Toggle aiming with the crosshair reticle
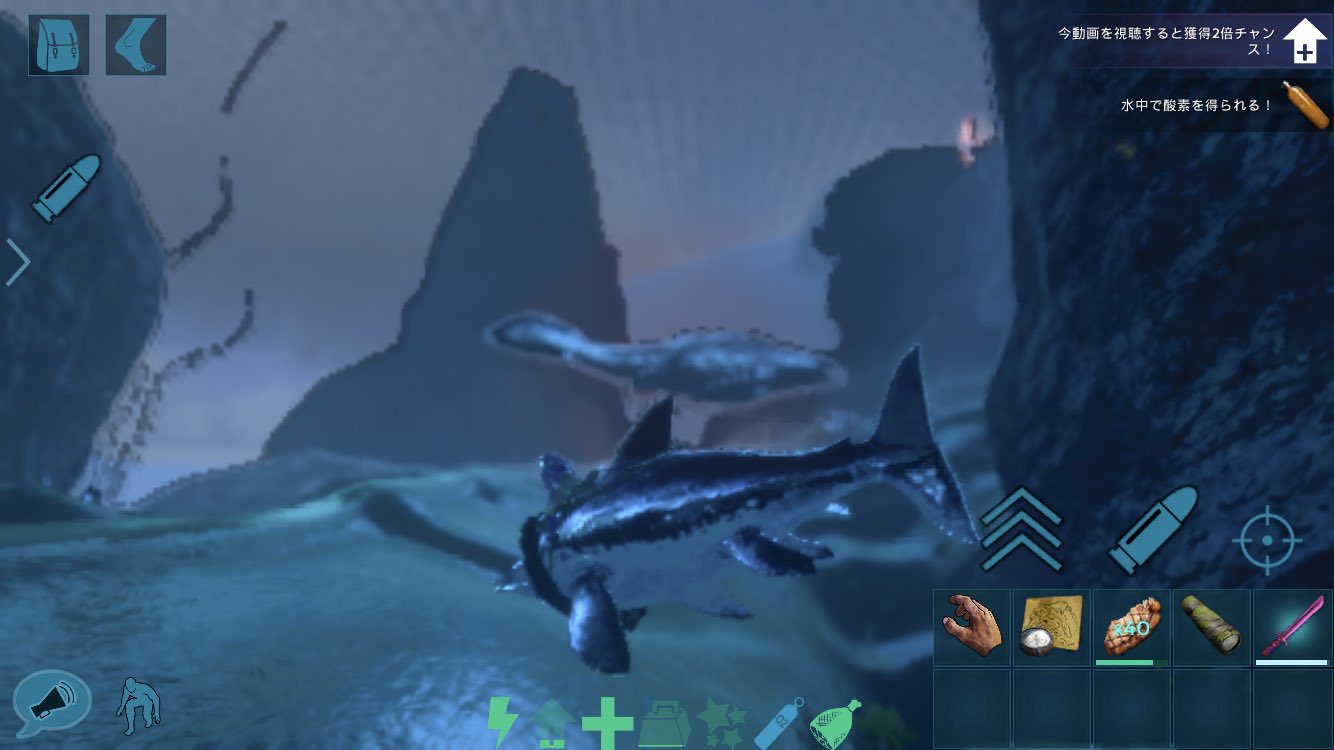Screen dimensions: 1334x750 tap(1266, 540)
